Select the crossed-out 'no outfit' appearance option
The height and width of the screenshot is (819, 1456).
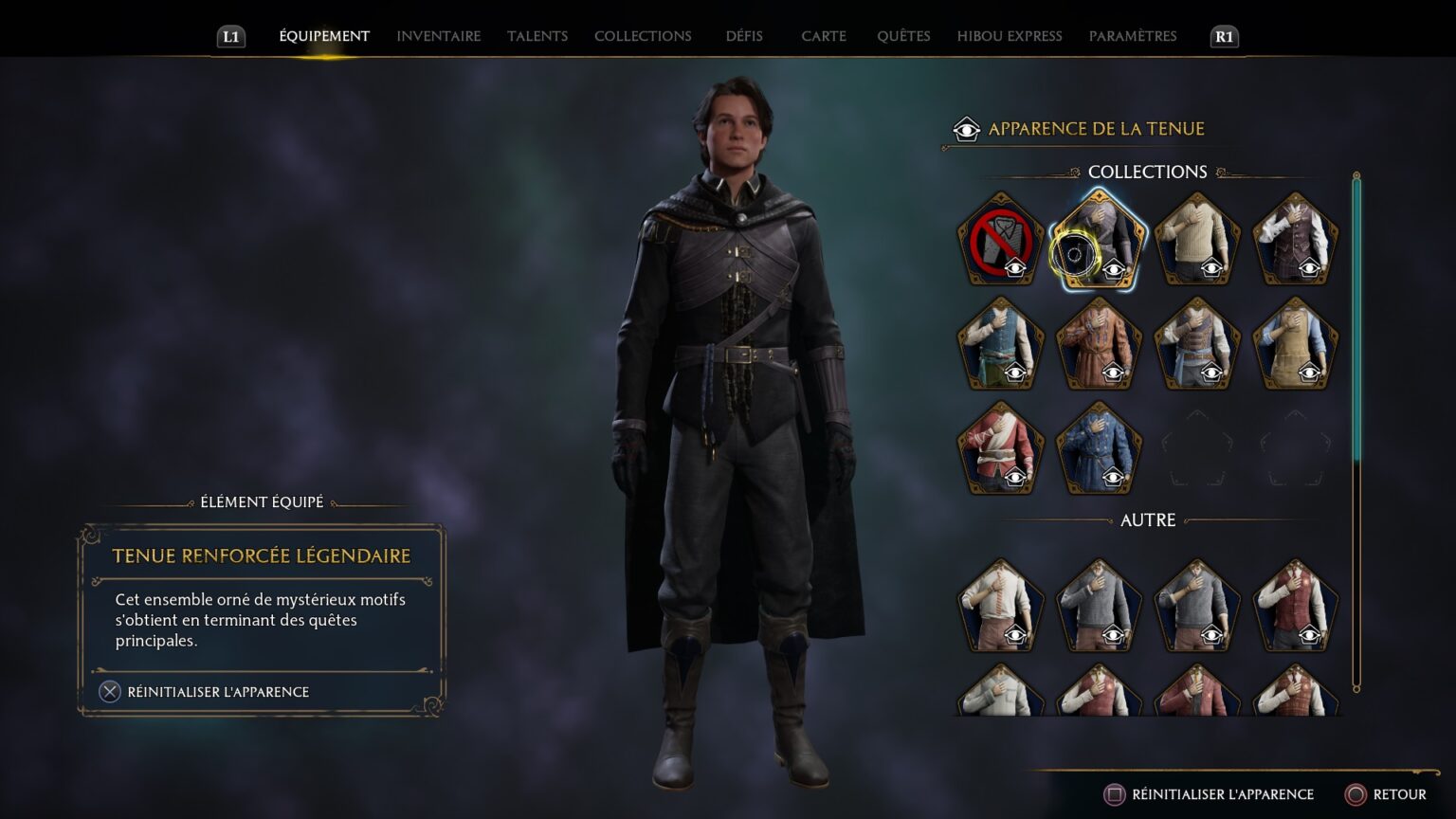[1000, 239]
